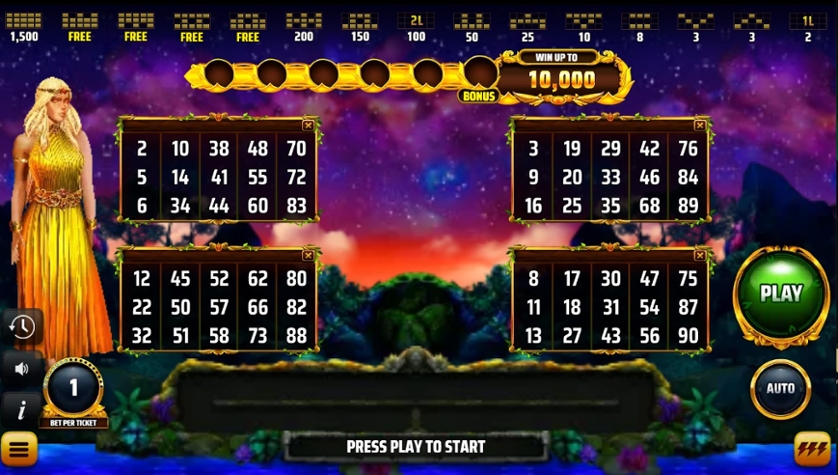Close the bingo card starting with number 3
Image resolution: width=838 pixels, height=475 pixels.
tap(700, 126)
